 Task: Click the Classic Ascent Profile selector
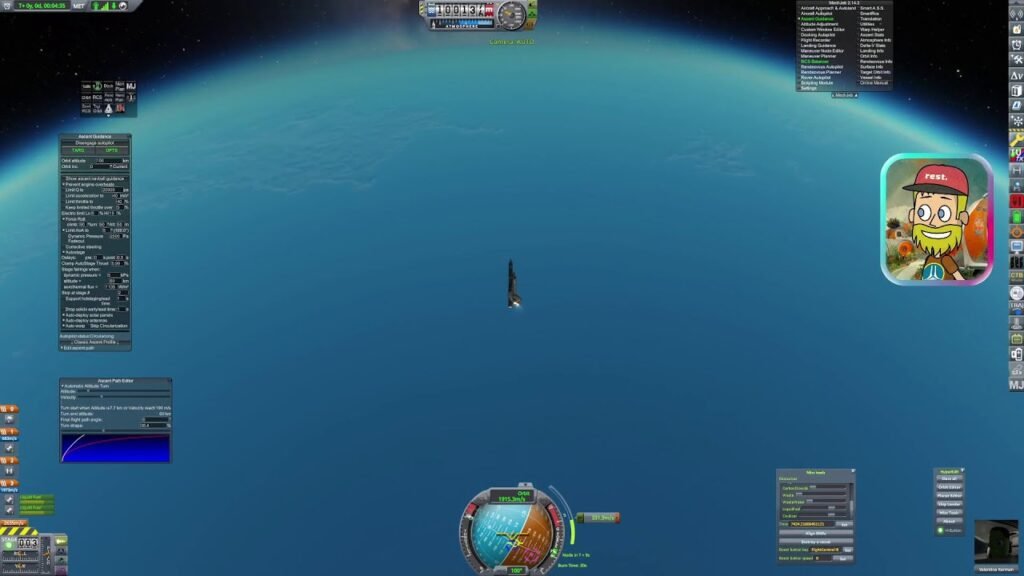(95, 341)
